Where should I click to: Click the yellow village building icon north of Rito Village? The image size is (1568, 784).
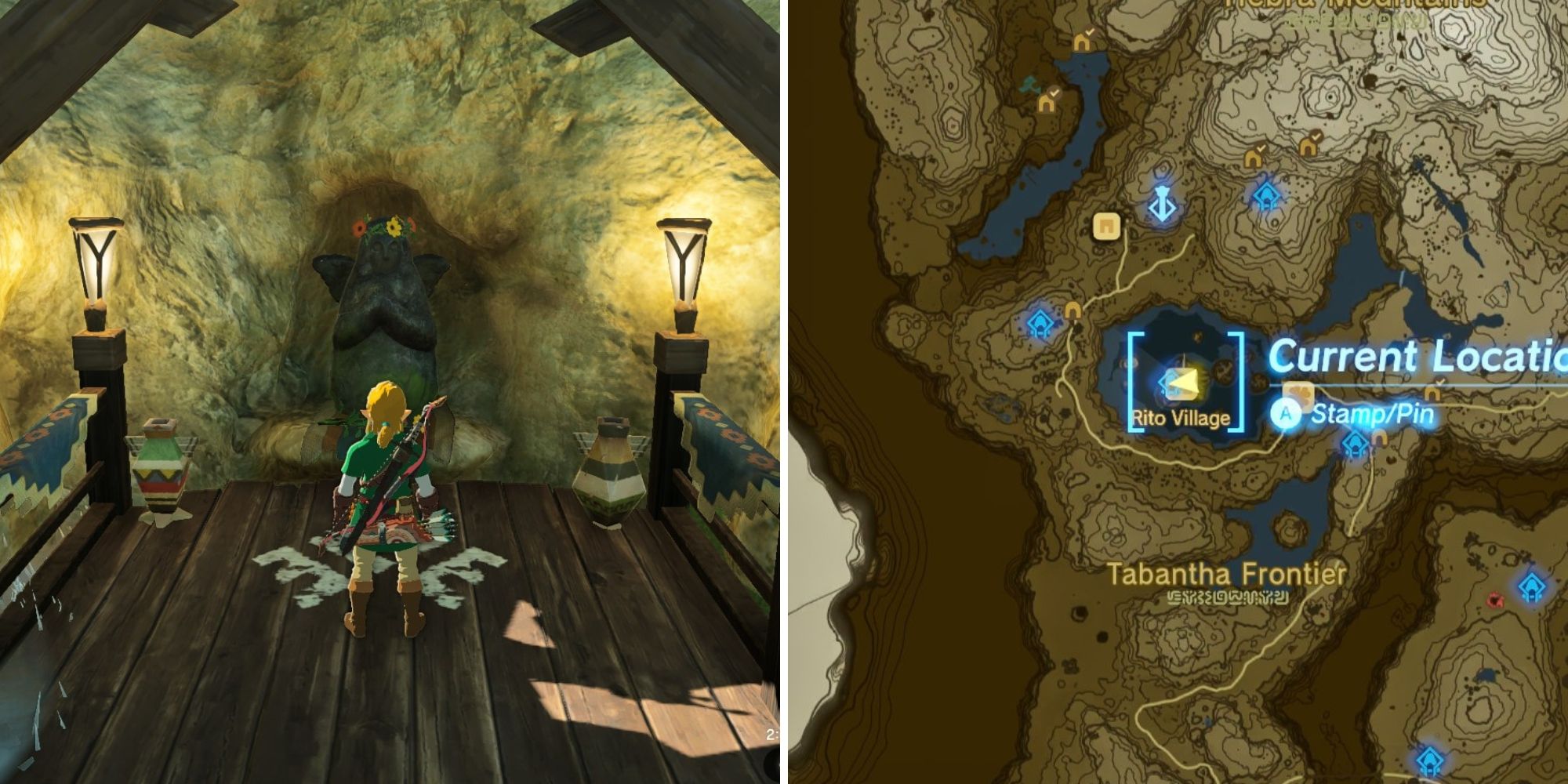[x=1107, y=227]
